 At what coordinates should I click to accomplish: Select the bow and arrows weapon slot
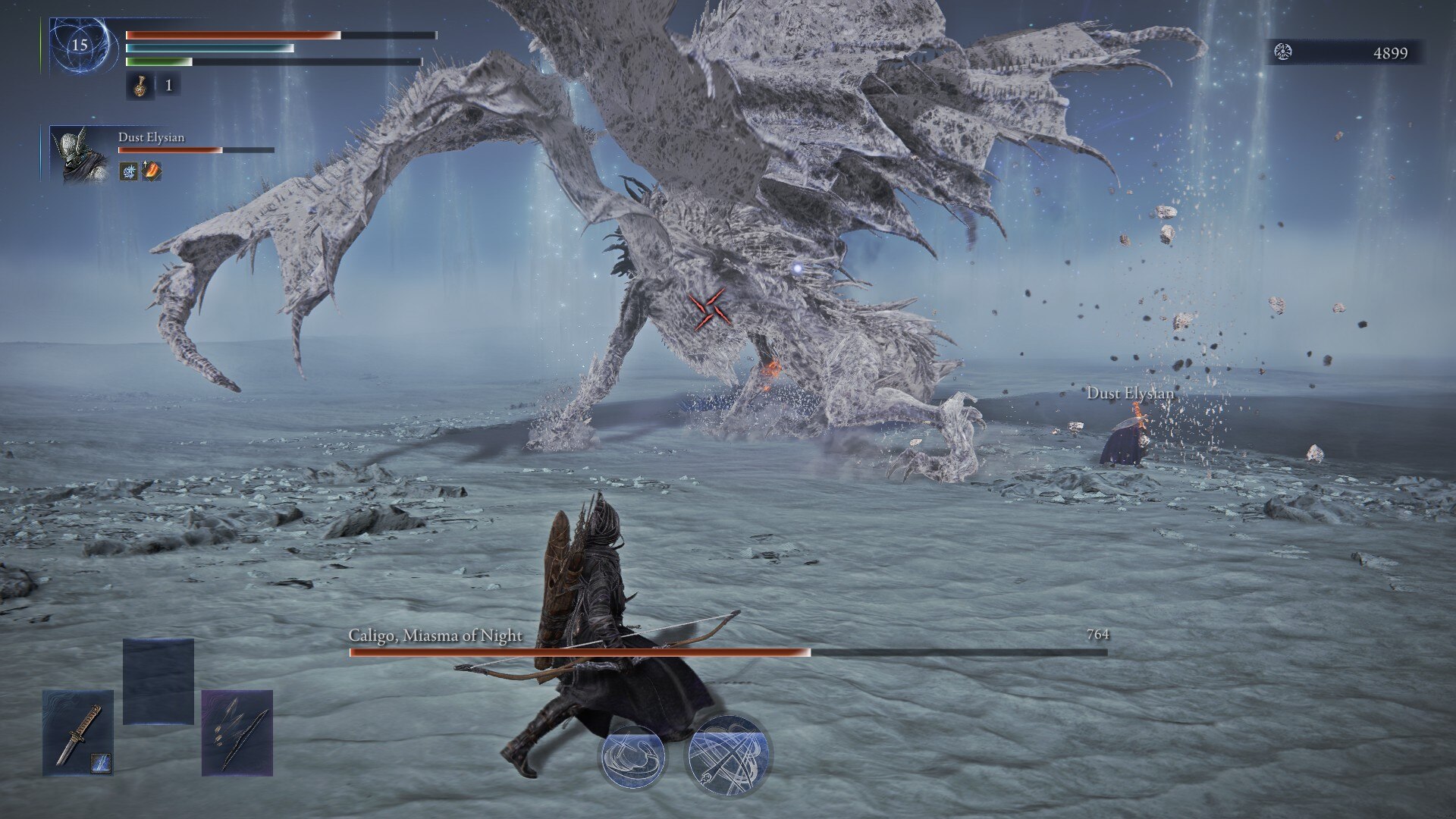click(x=237, y=733)
